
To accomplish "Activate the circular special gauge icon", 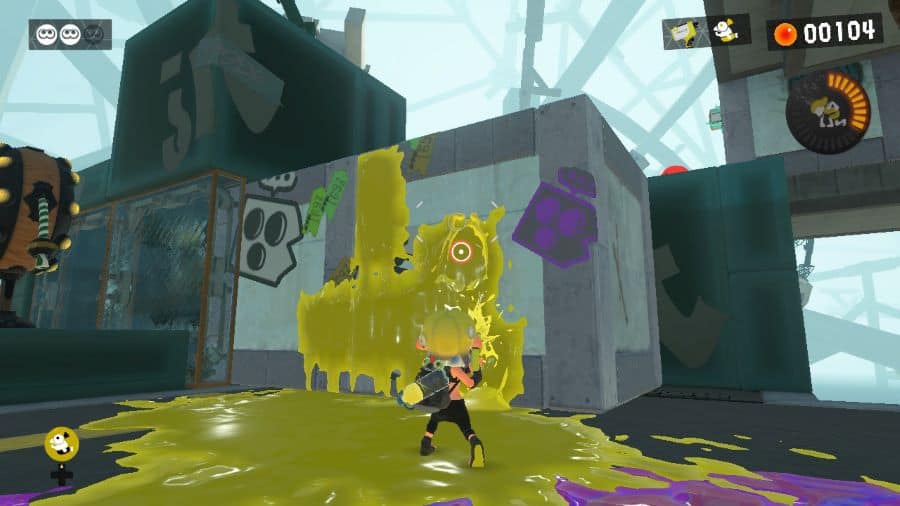I will coord(826,109).
